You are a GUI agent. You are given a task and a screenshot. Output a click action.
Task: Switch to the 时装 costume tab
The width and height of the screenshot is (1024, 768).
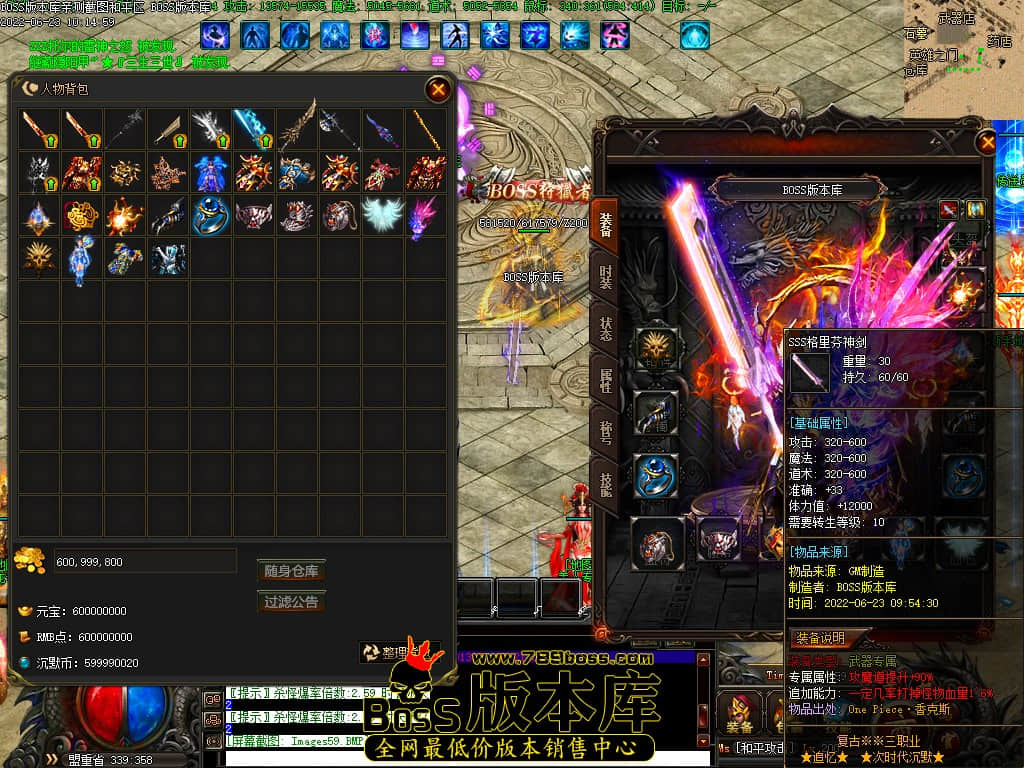point(606,277)
